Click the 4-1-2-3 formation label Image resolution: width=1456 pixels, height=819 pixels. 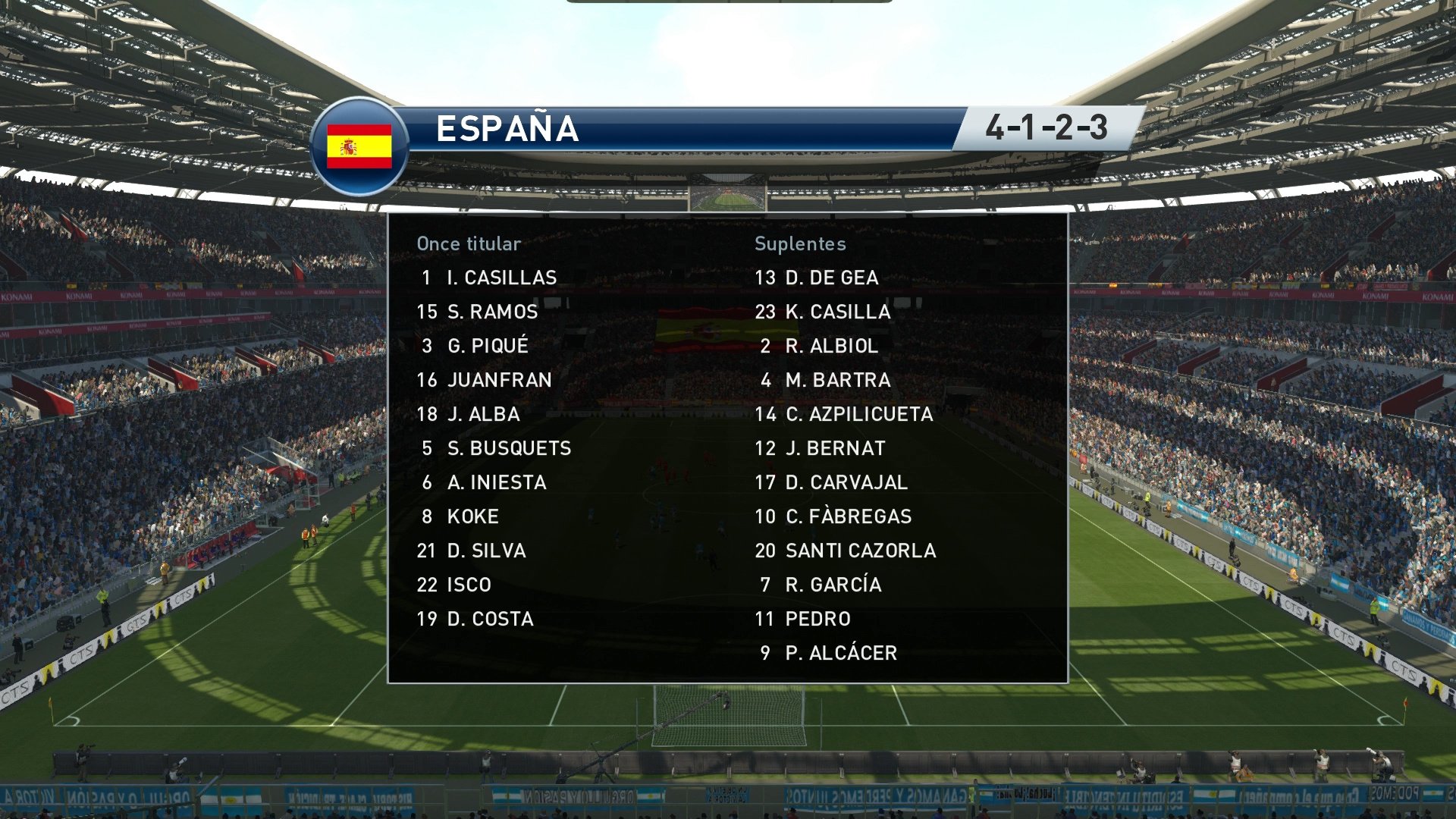pyautogui.click(x=1046, y=129)
